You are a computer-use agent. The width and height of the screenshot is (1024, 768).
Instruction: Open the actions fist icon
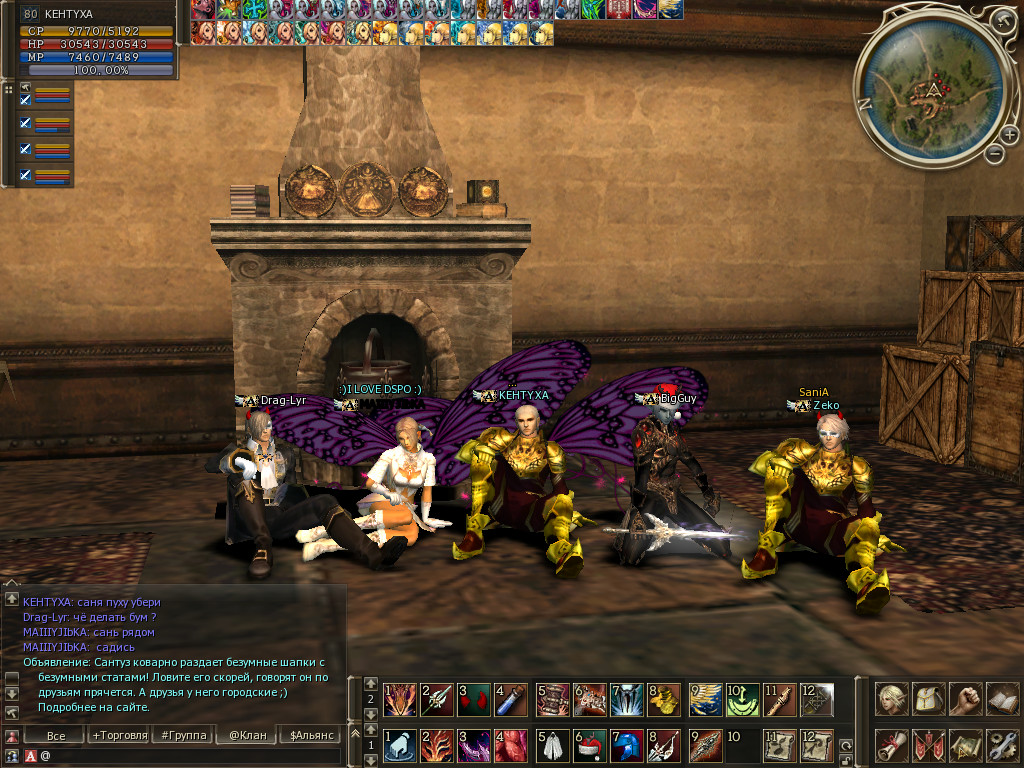point(965,698)
